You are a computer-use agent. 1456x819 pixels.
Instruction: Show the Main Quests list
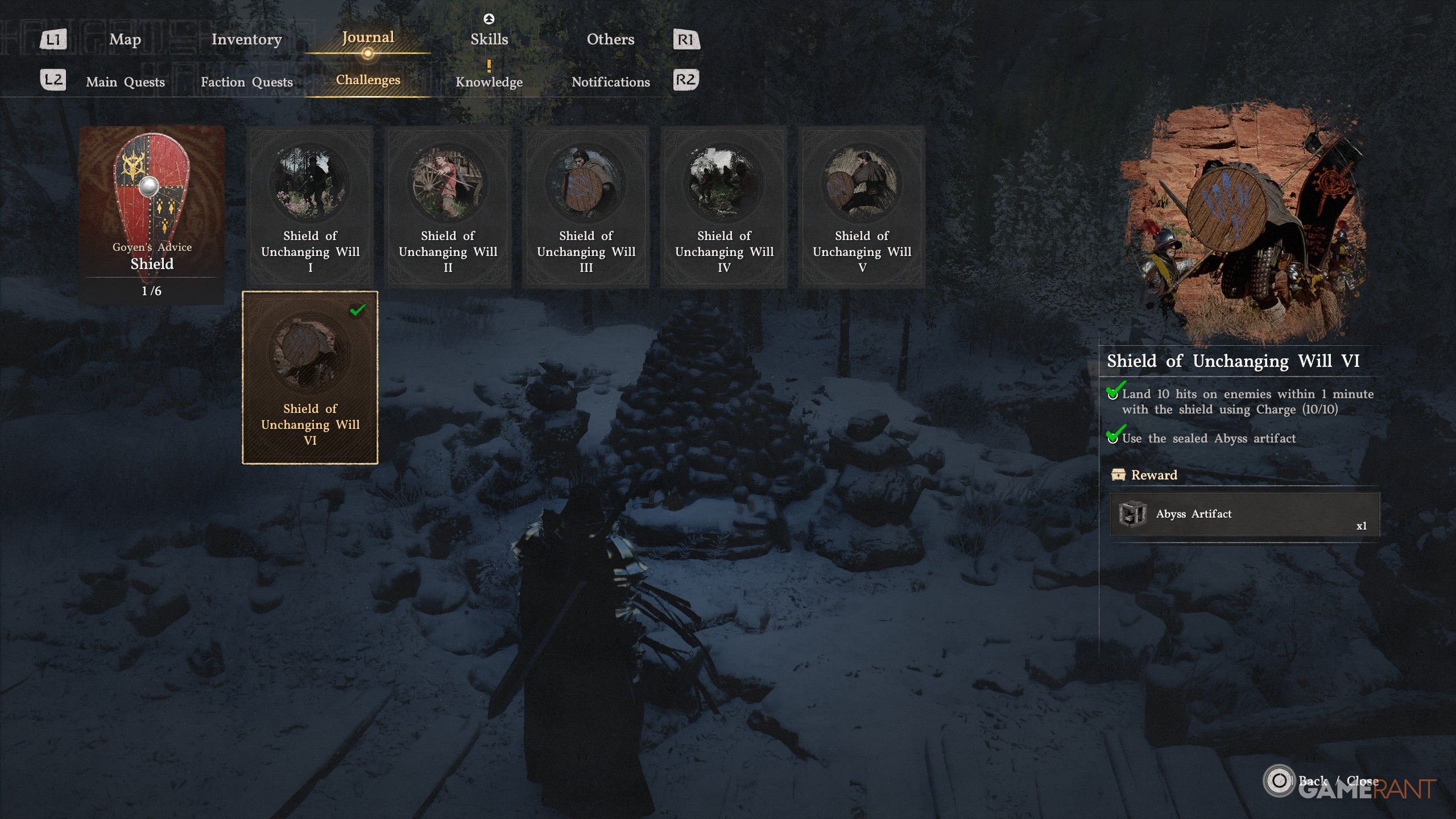tap(125, 82)
